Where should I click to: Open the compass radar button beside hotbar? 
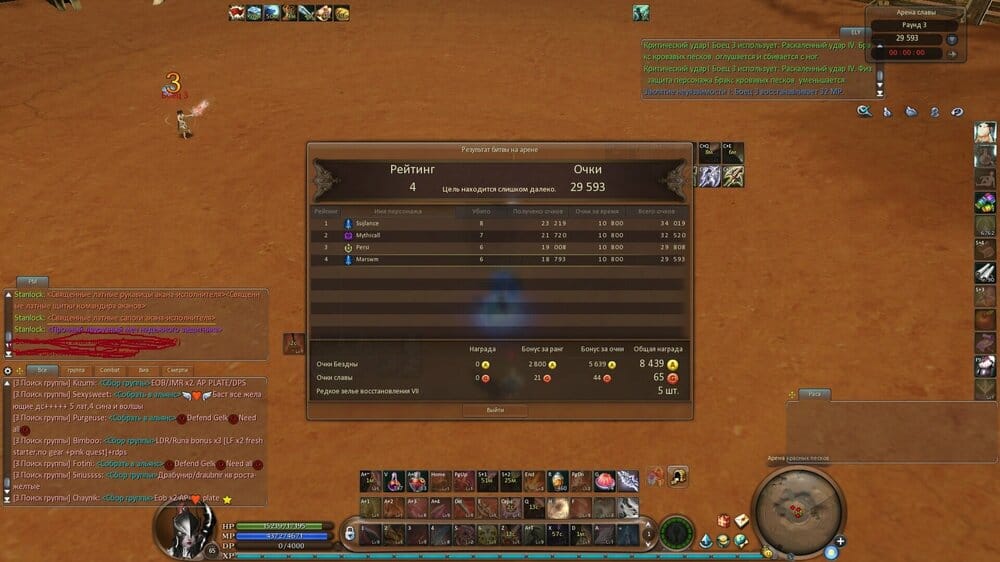(x=677, y=532)
